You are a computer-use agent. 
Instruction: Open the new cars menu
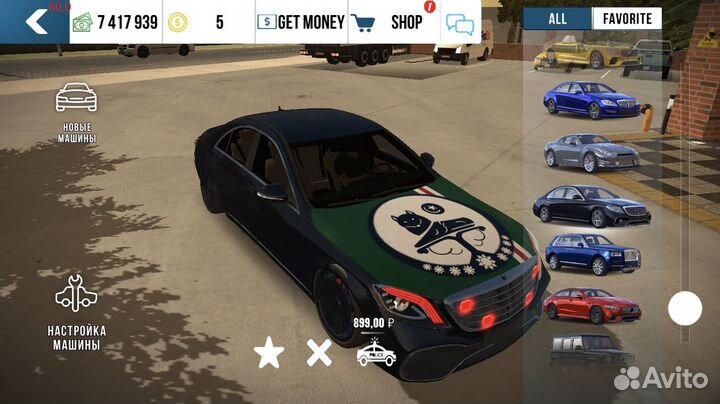point(76,113)
